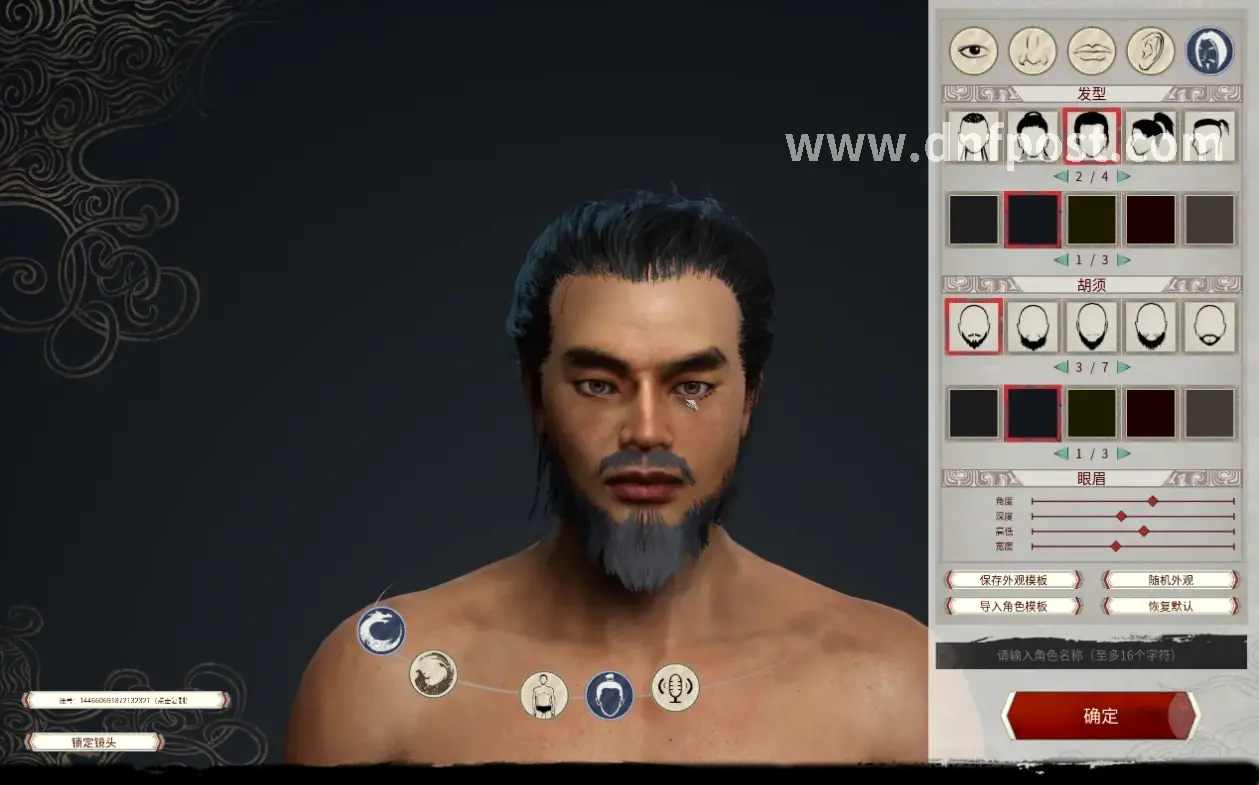Viewport: 1259px width, 785px height.
Task: Choose the high ponytail hairstyle thumbnail
Action: click(x=1151, y=136)
